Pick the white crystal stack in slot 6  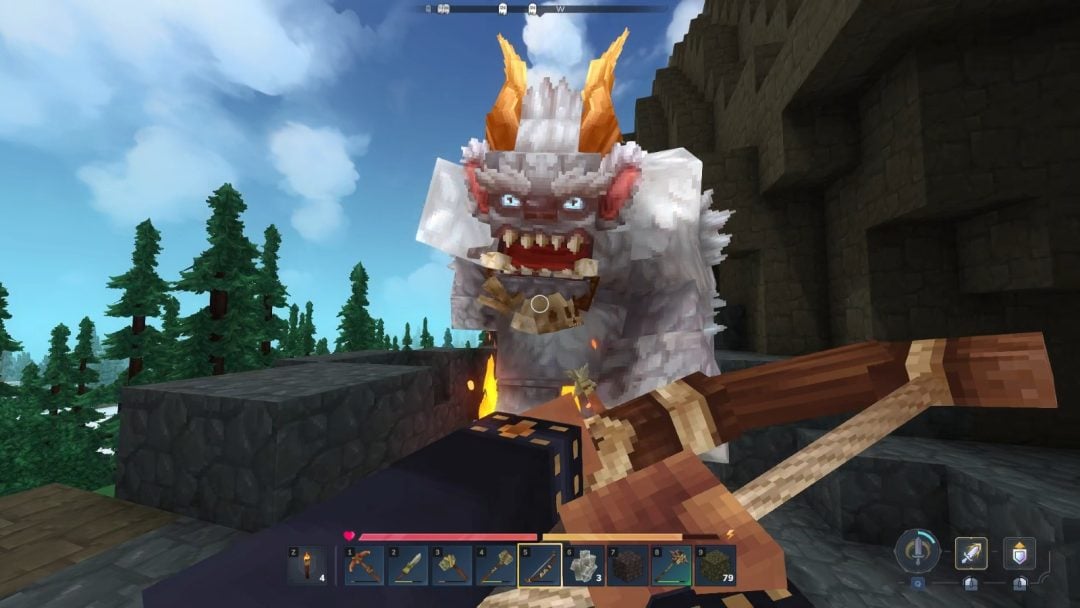point(583,566)
